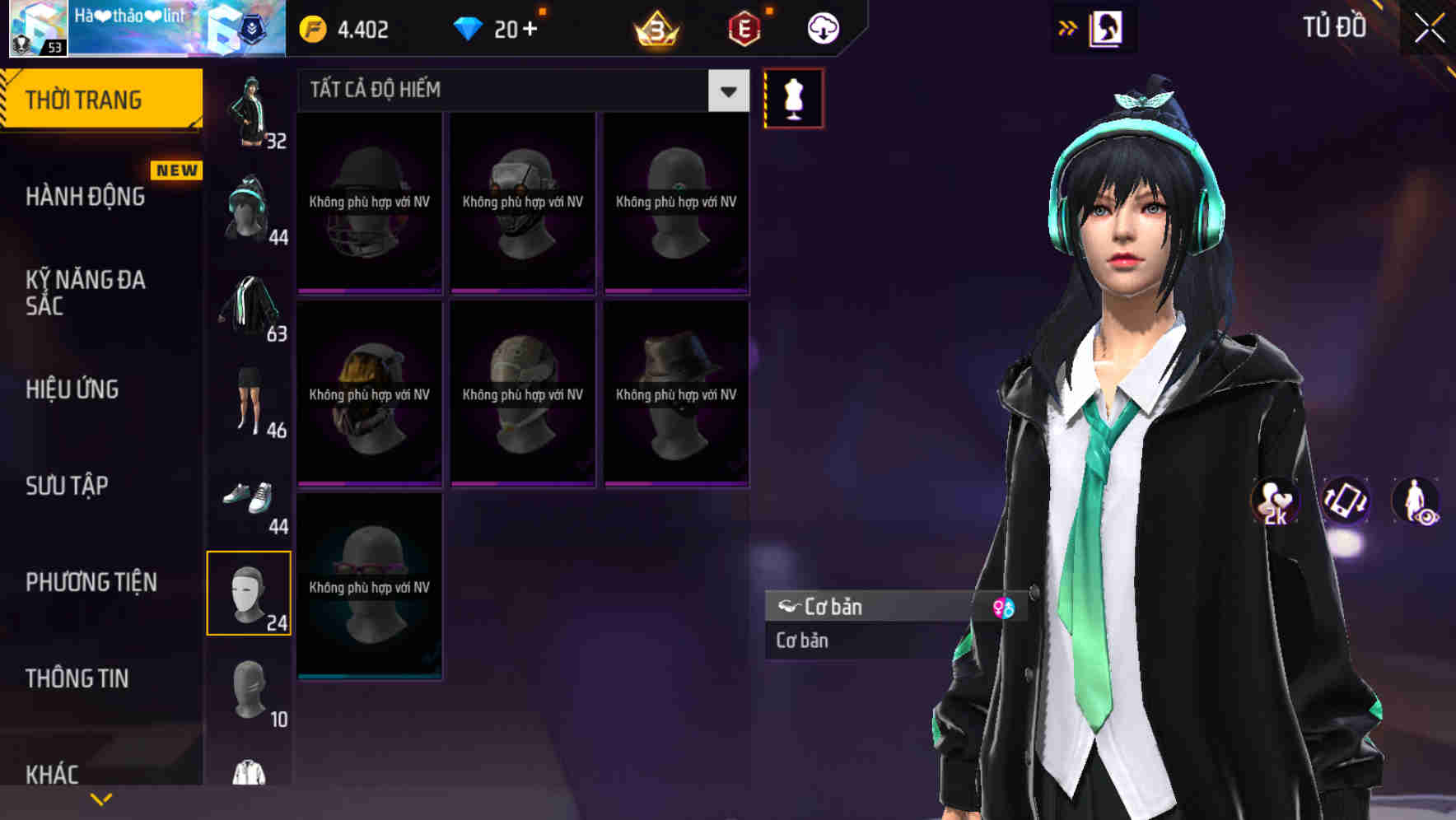Click the mannequin wardrobe preview icon
The image size is (1456, 820).
[x=793, y=97]
